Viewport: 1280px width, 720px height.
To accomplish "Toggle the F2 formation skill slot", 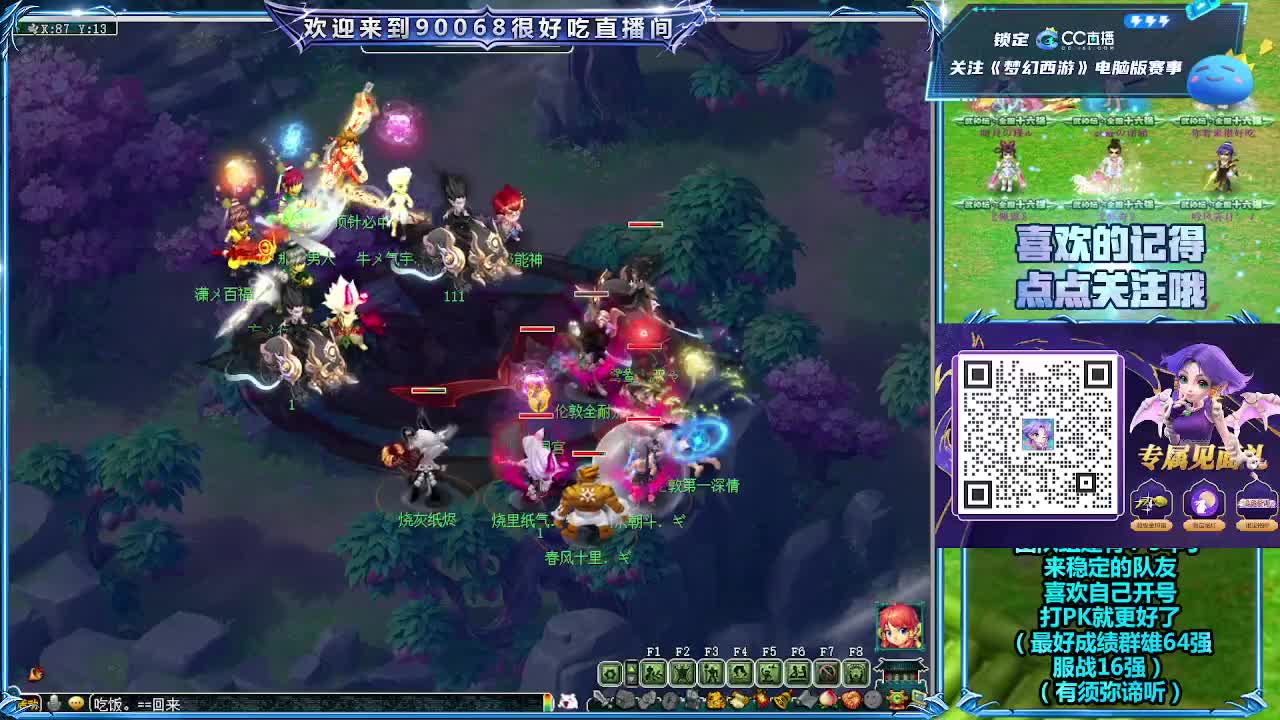I will tap(683, 673).
